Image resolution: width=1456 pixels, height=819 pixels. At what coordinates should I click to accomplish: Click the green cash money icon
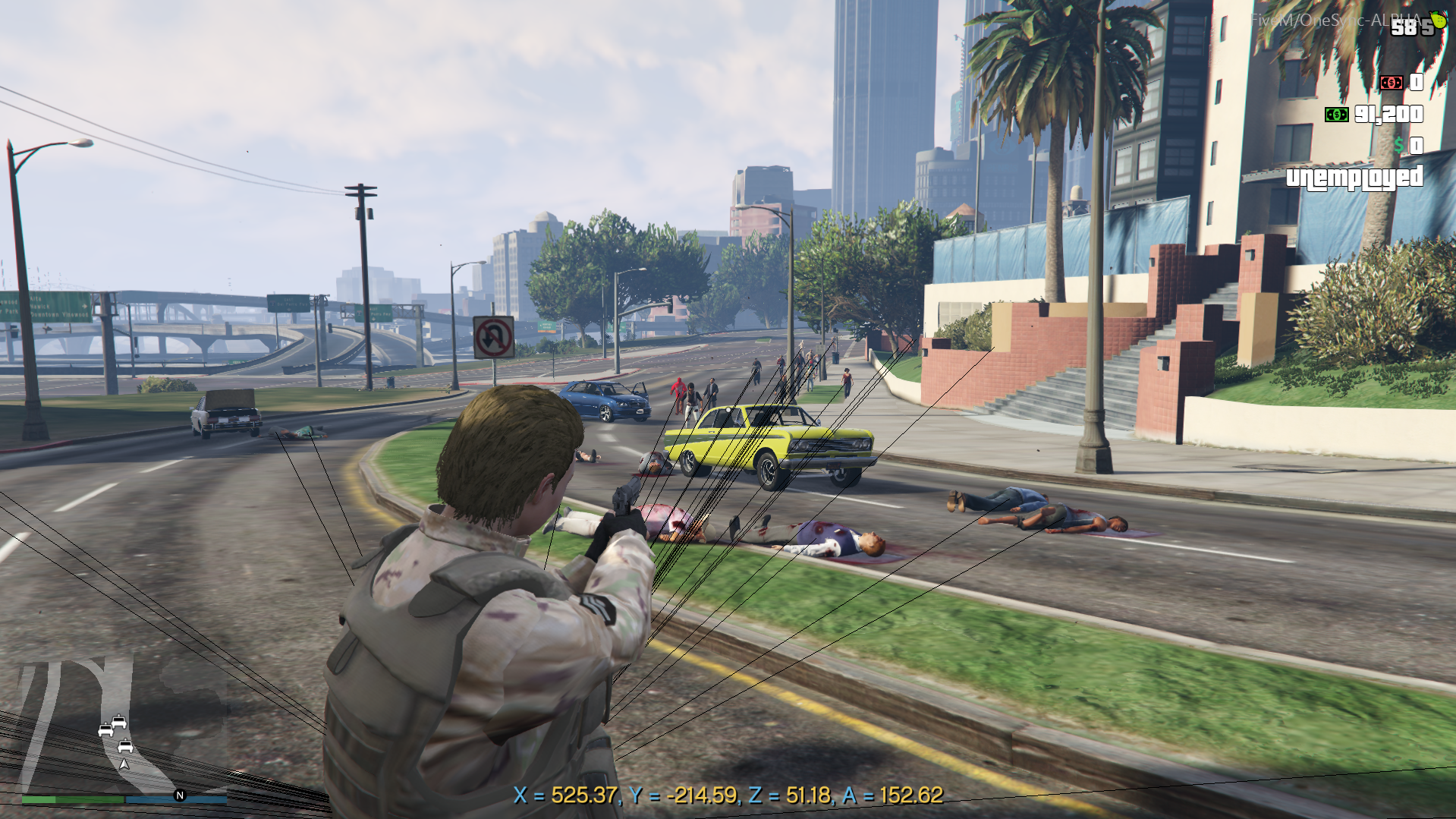[x=1336, y=115]
